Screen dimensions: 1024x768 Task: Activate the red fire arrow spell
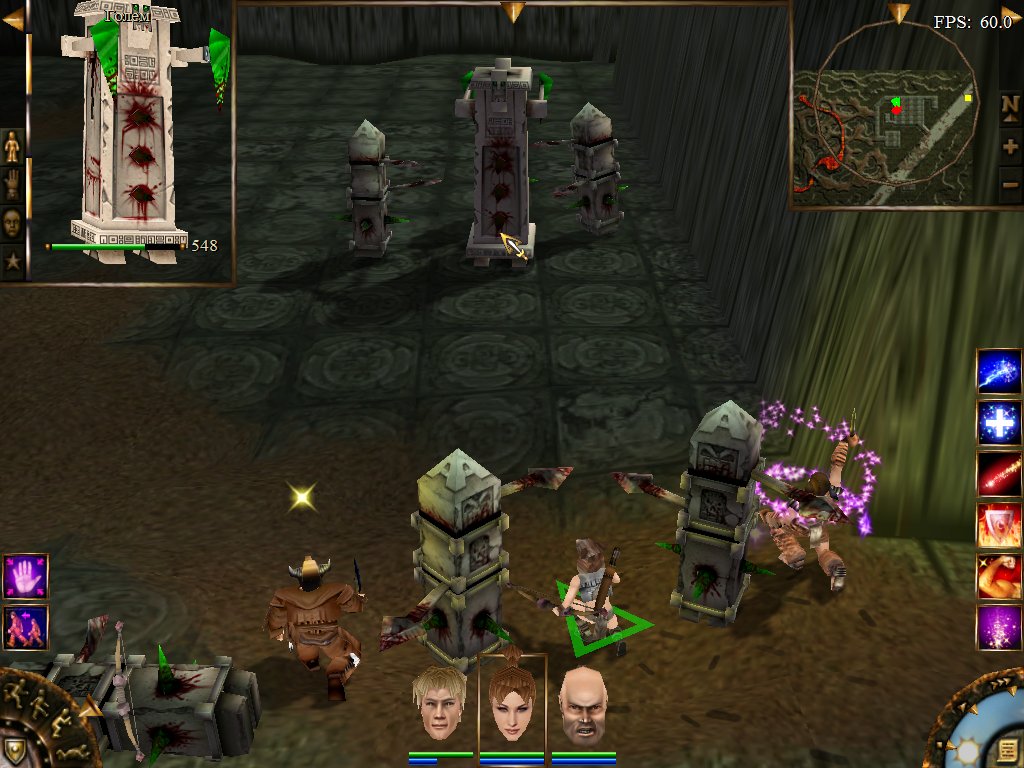[999, 474]
